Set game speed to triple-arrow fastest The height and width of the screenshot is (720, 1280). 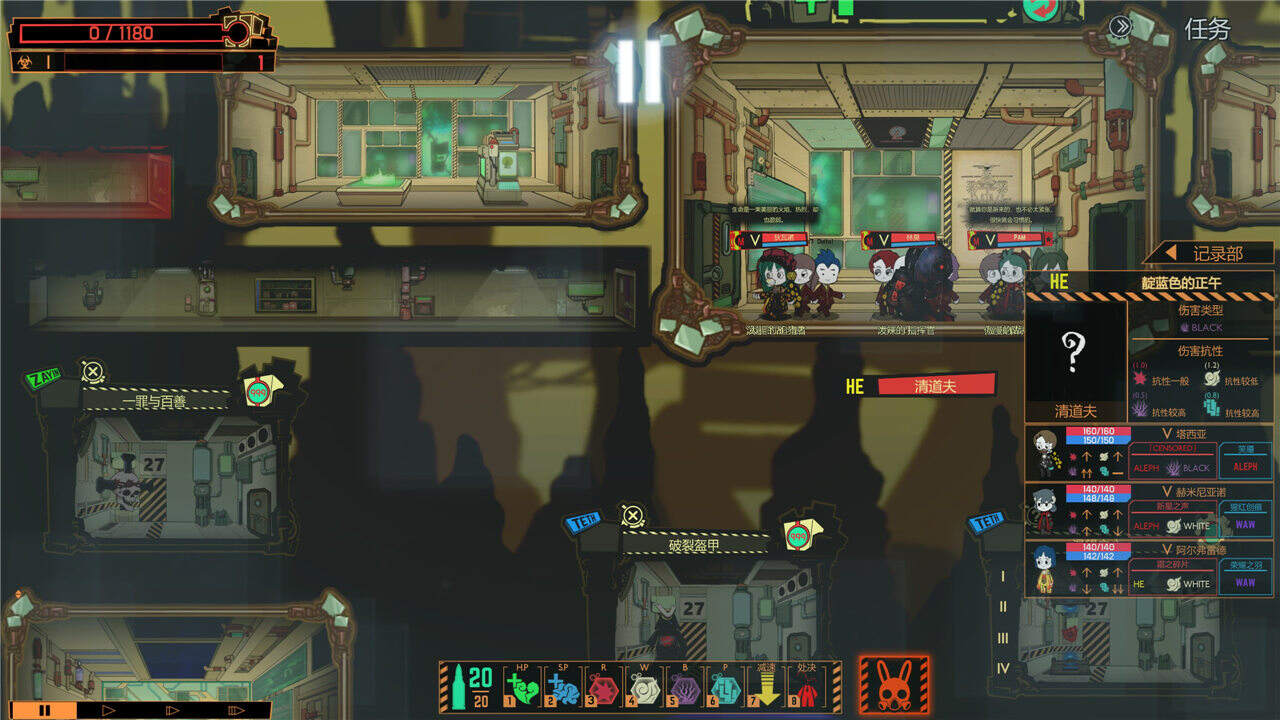coord(237,710)
